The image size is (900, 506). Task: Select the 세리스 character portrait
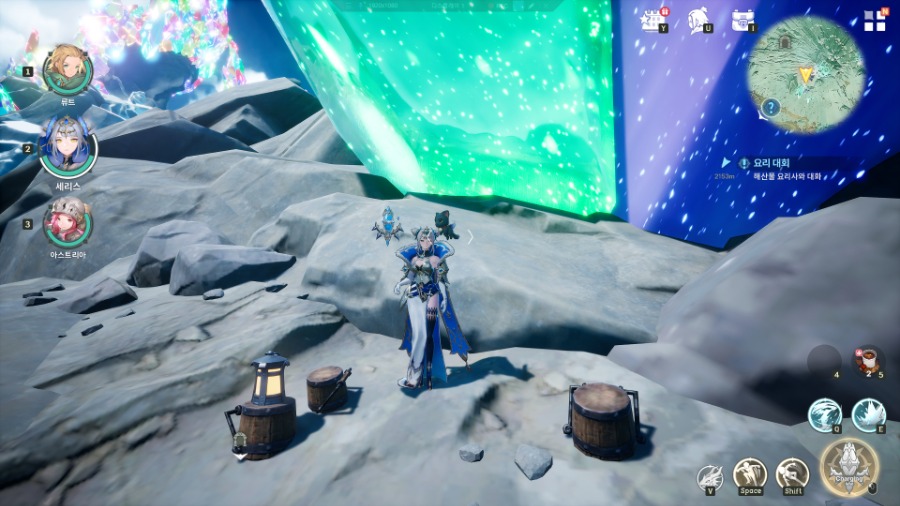click(x=68, y=146)
